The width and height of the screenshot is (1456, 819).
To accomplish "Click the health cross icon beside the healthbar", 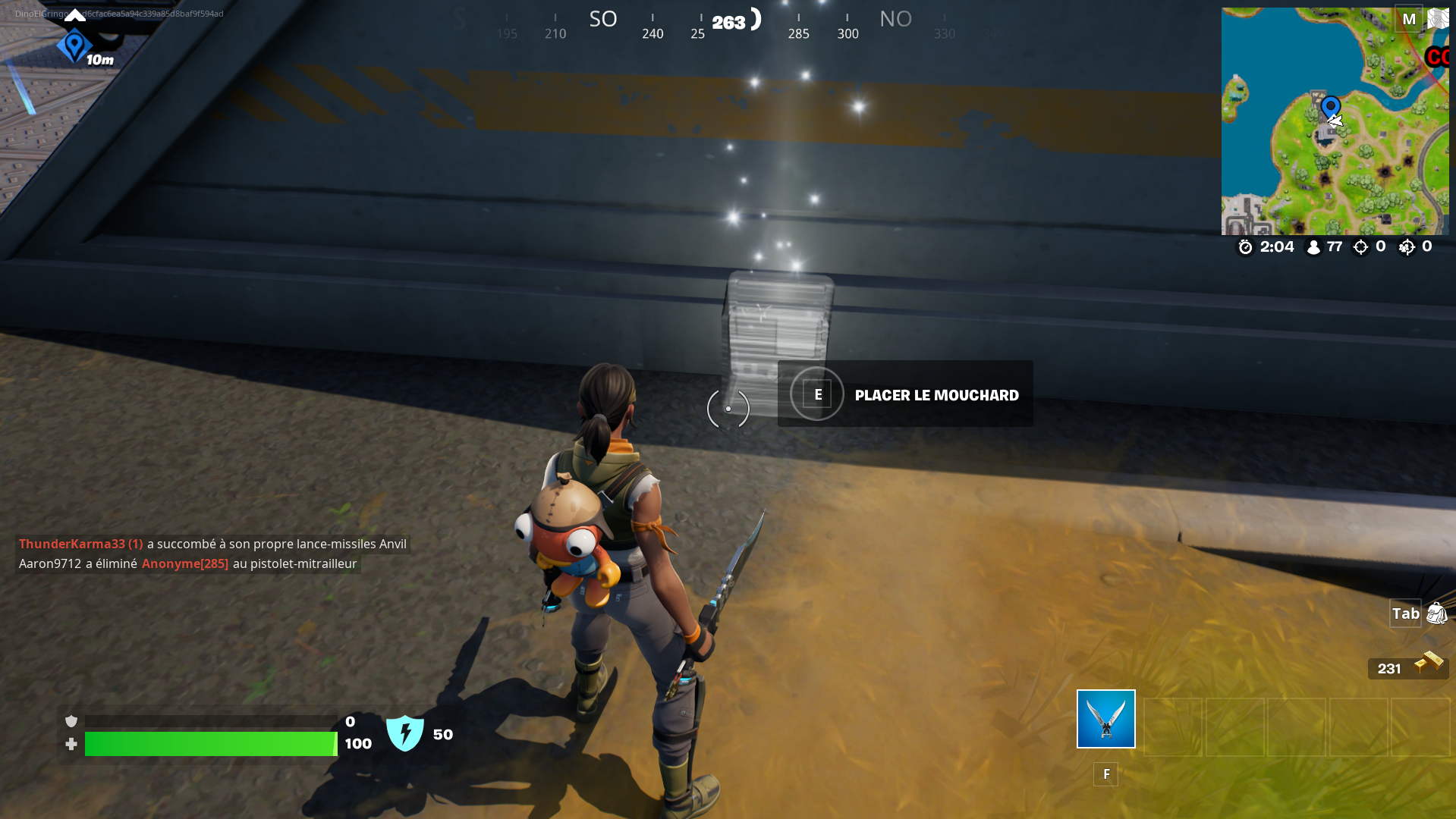I will point(71,744).
